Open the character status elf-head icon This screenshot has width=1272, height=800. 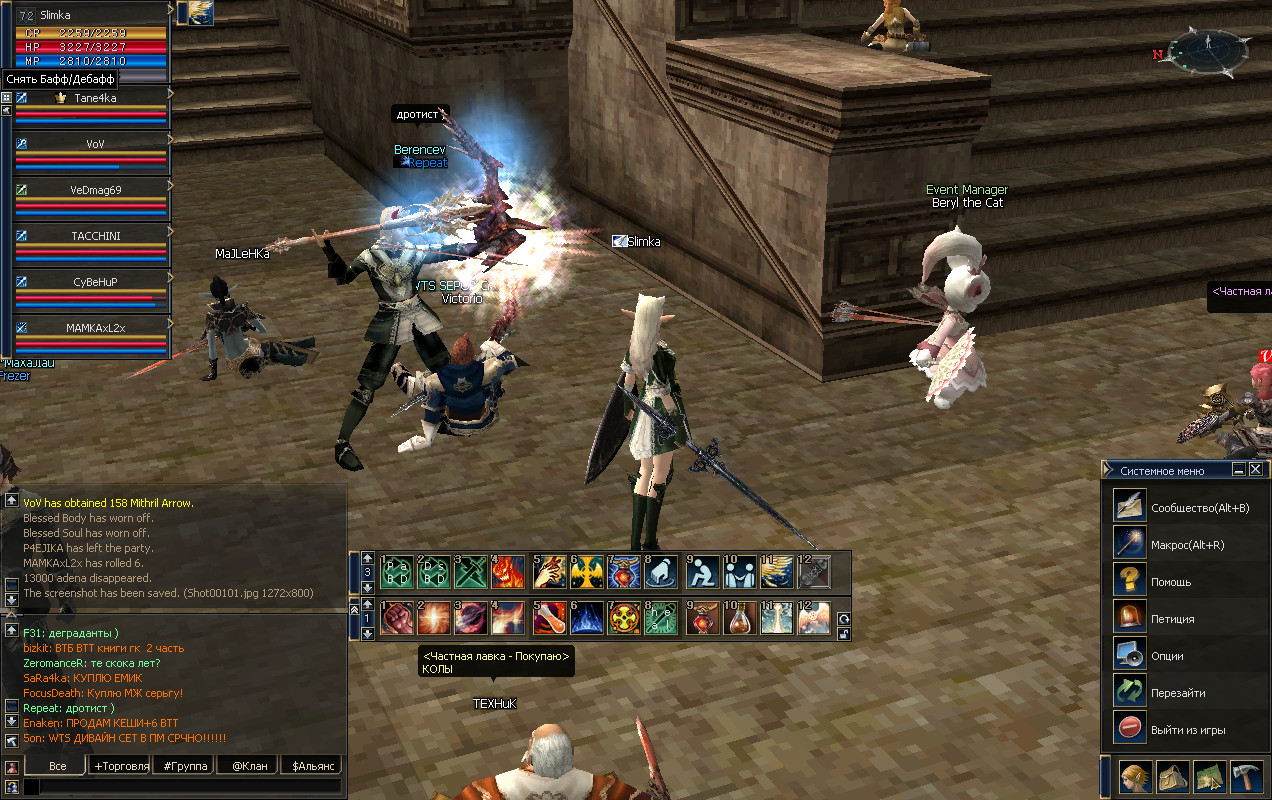1134,777
